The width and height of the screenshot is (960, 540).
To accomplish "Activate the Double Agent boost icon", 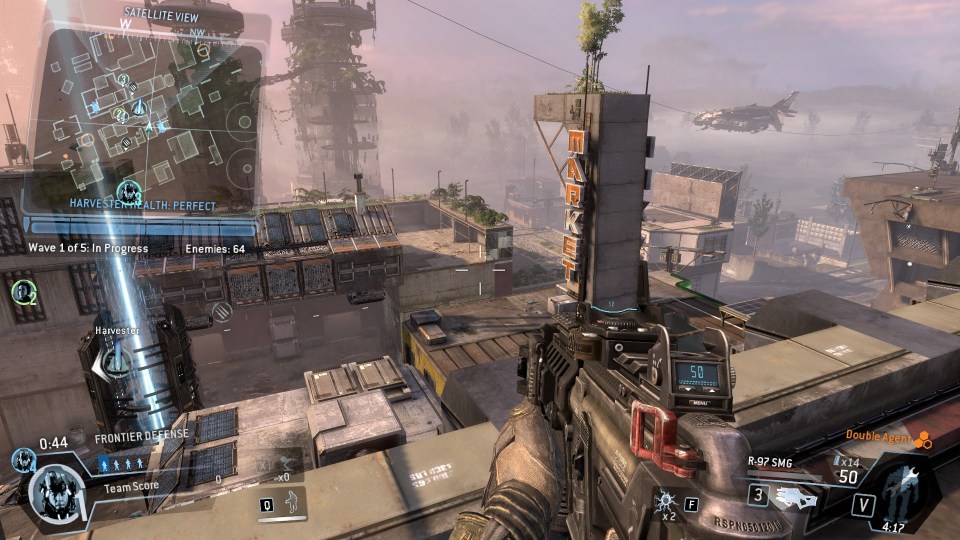I will pyautogui.click(x=923, y=437).
